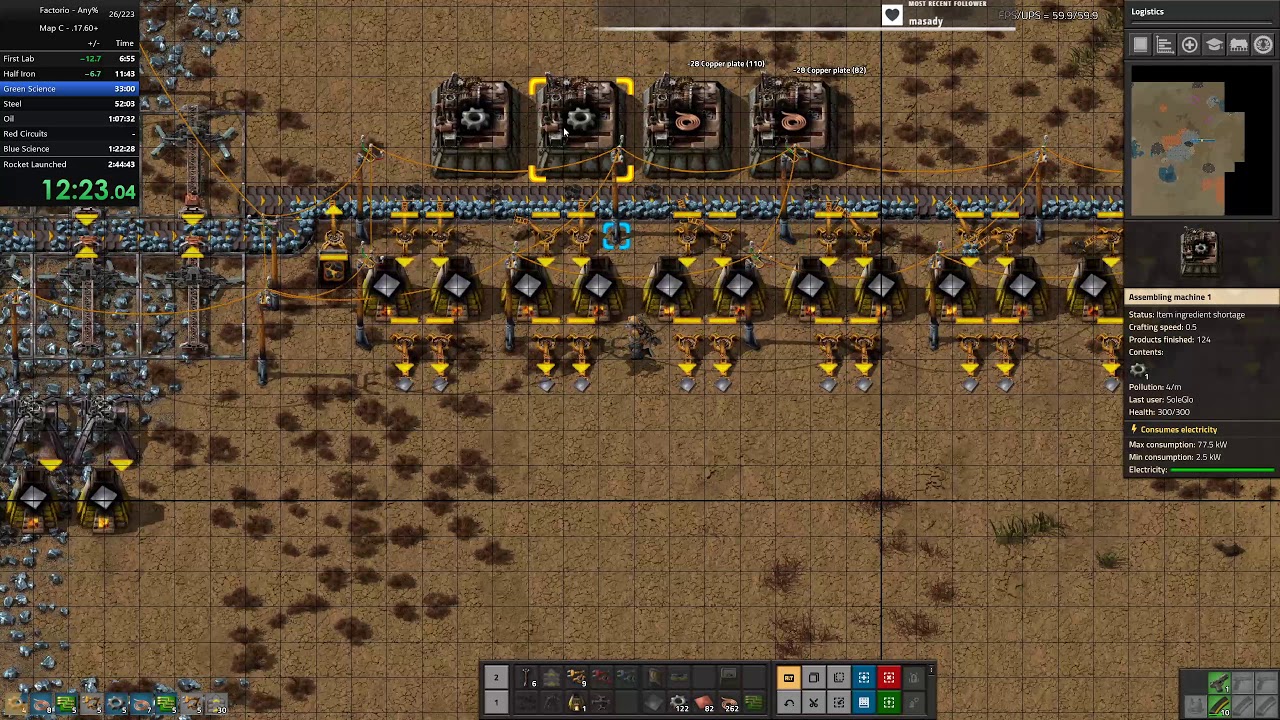Image resolution: width=1280 pixels, height=720 pixels.
Task: Open the trains overview button
Action: 1238,45
